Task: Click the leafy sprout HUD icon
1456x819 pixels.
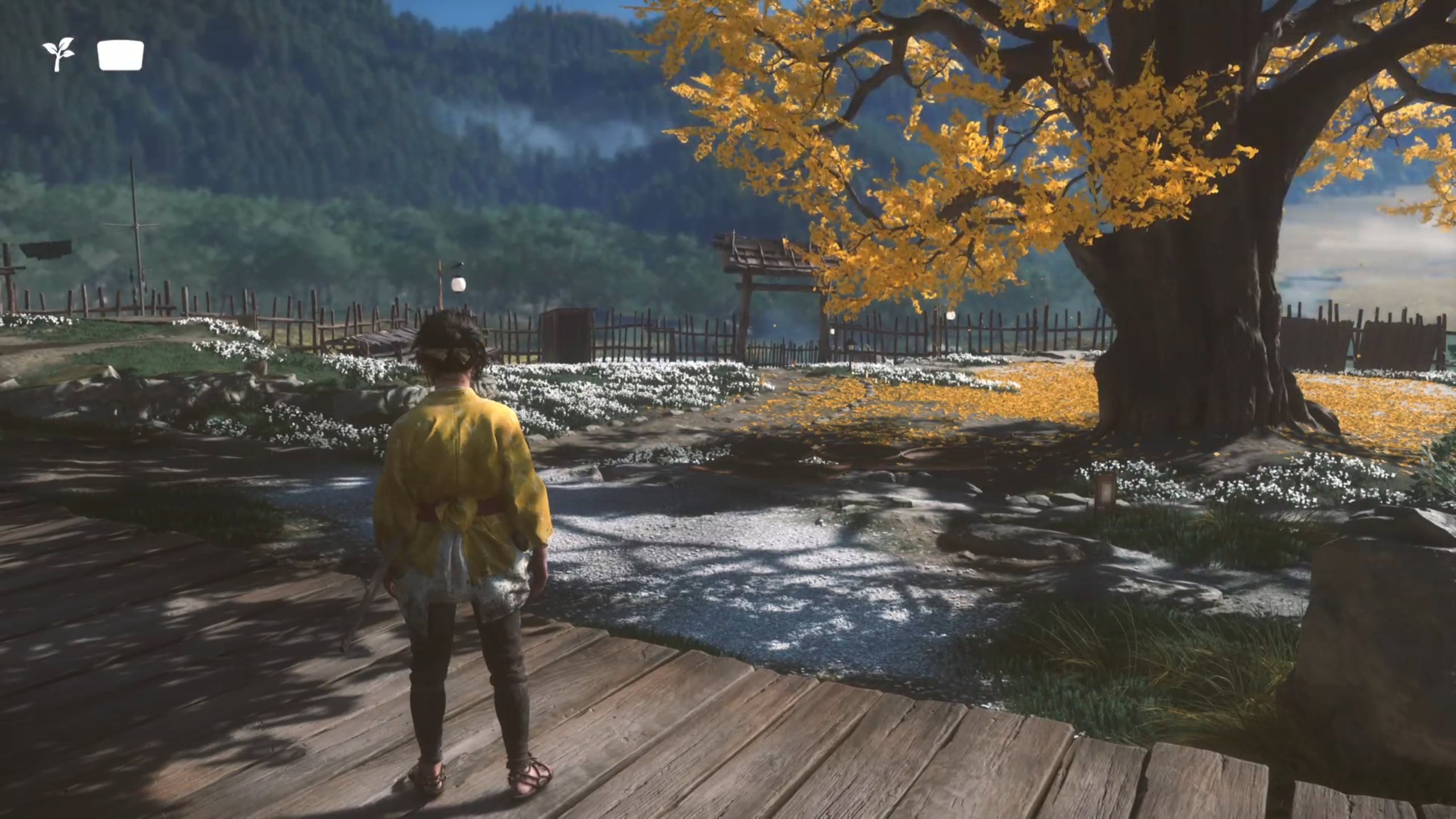Action: click(58, 55)
